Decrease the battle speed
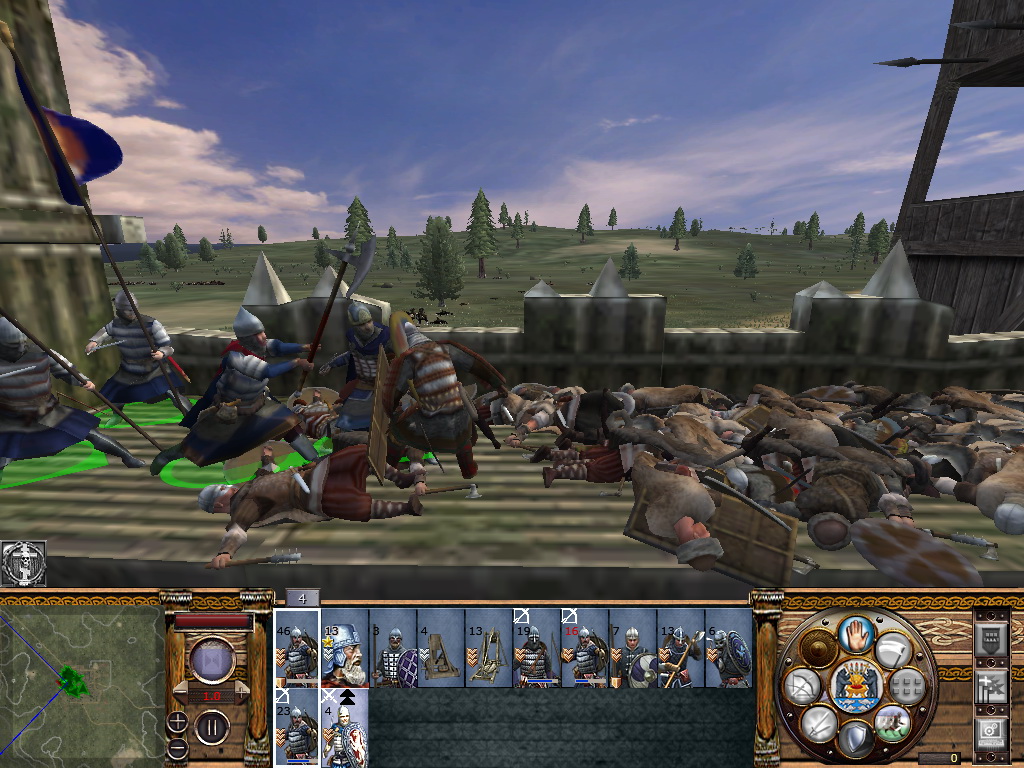Image resolution: width=1024 pixels, height=768 pixels. [183, 693]
